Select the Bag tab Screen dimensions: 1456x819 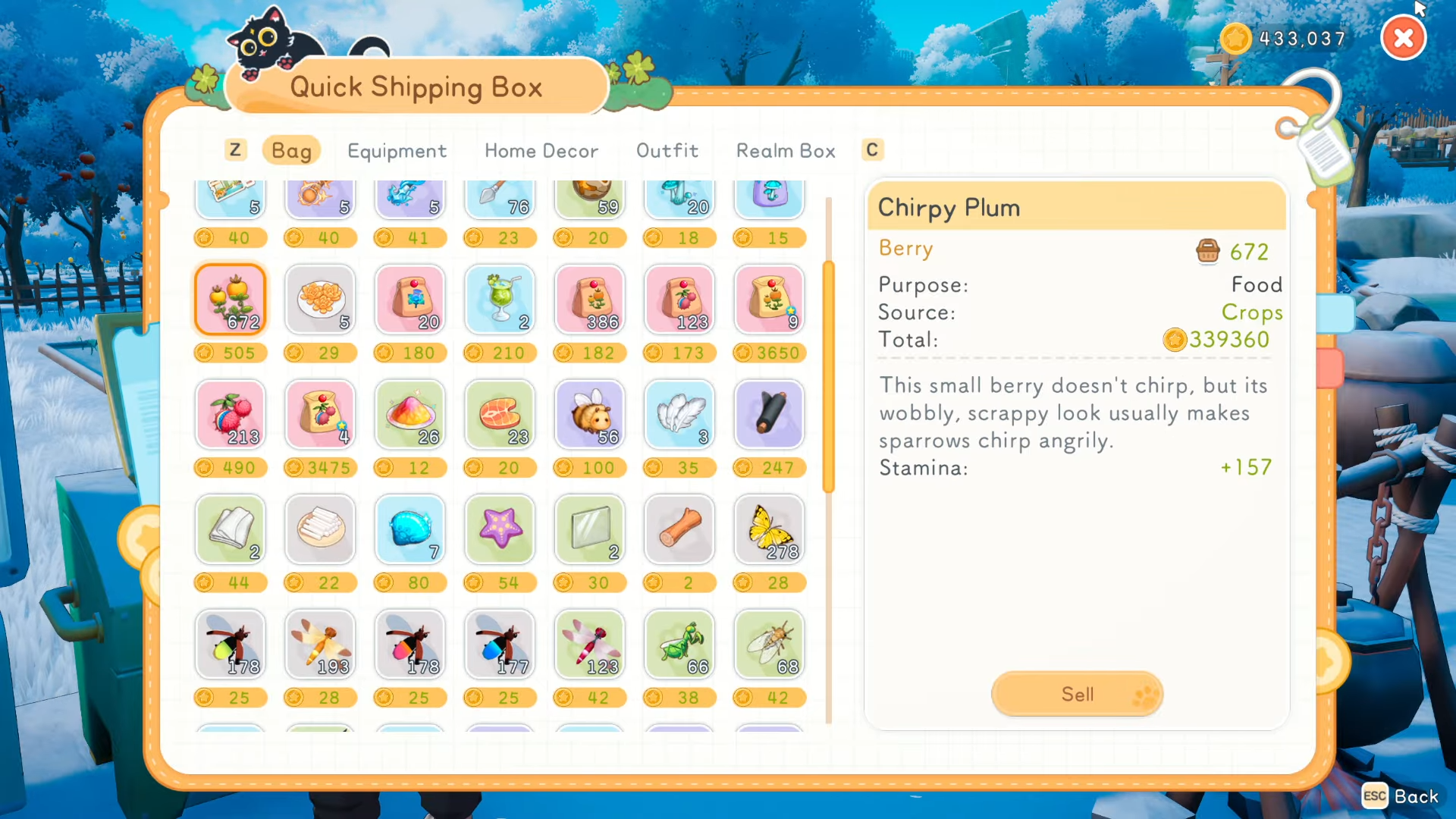(x=291, y=151)
